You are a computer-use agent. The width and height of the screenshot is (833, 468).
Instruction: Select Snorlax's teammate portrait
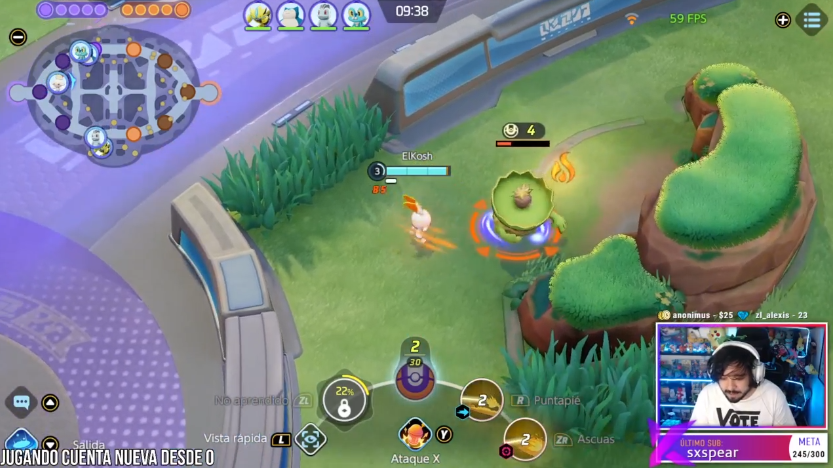click(x=290, y=15)
